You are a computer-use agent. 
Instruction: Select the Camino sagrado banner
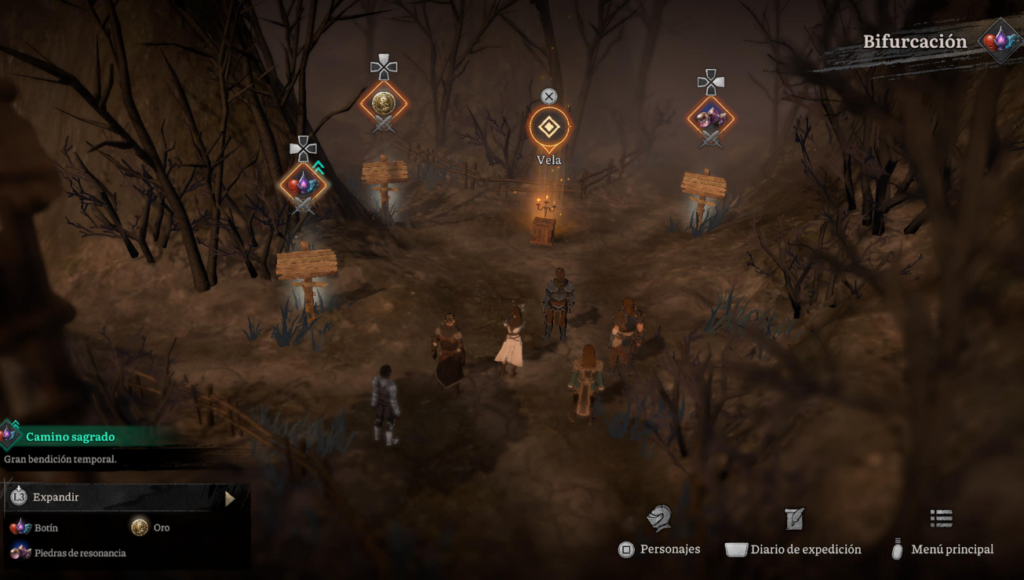tap(70, 437)
